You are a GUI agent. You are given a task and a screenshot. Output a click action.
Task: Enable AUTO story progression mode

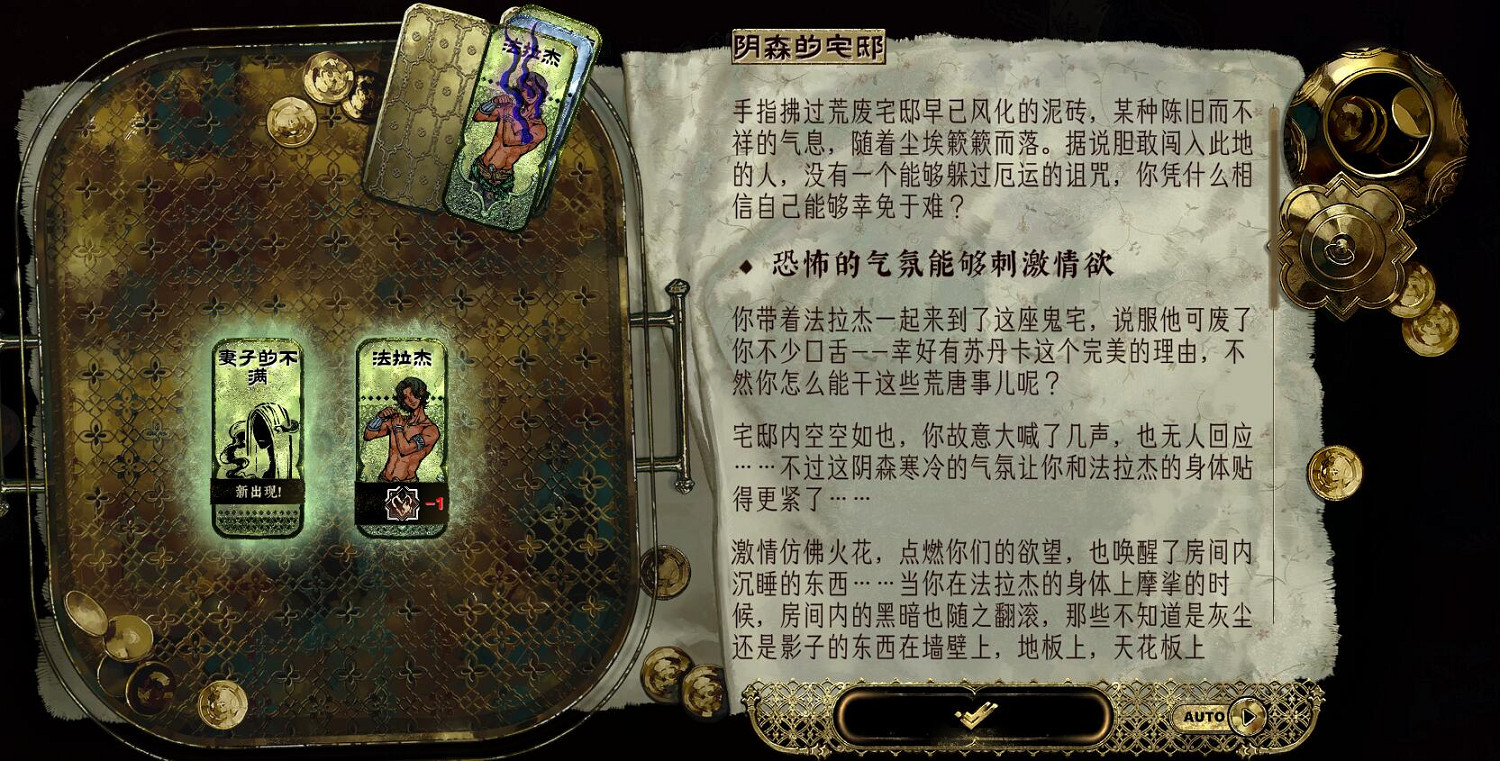(x=1212, y=716)
